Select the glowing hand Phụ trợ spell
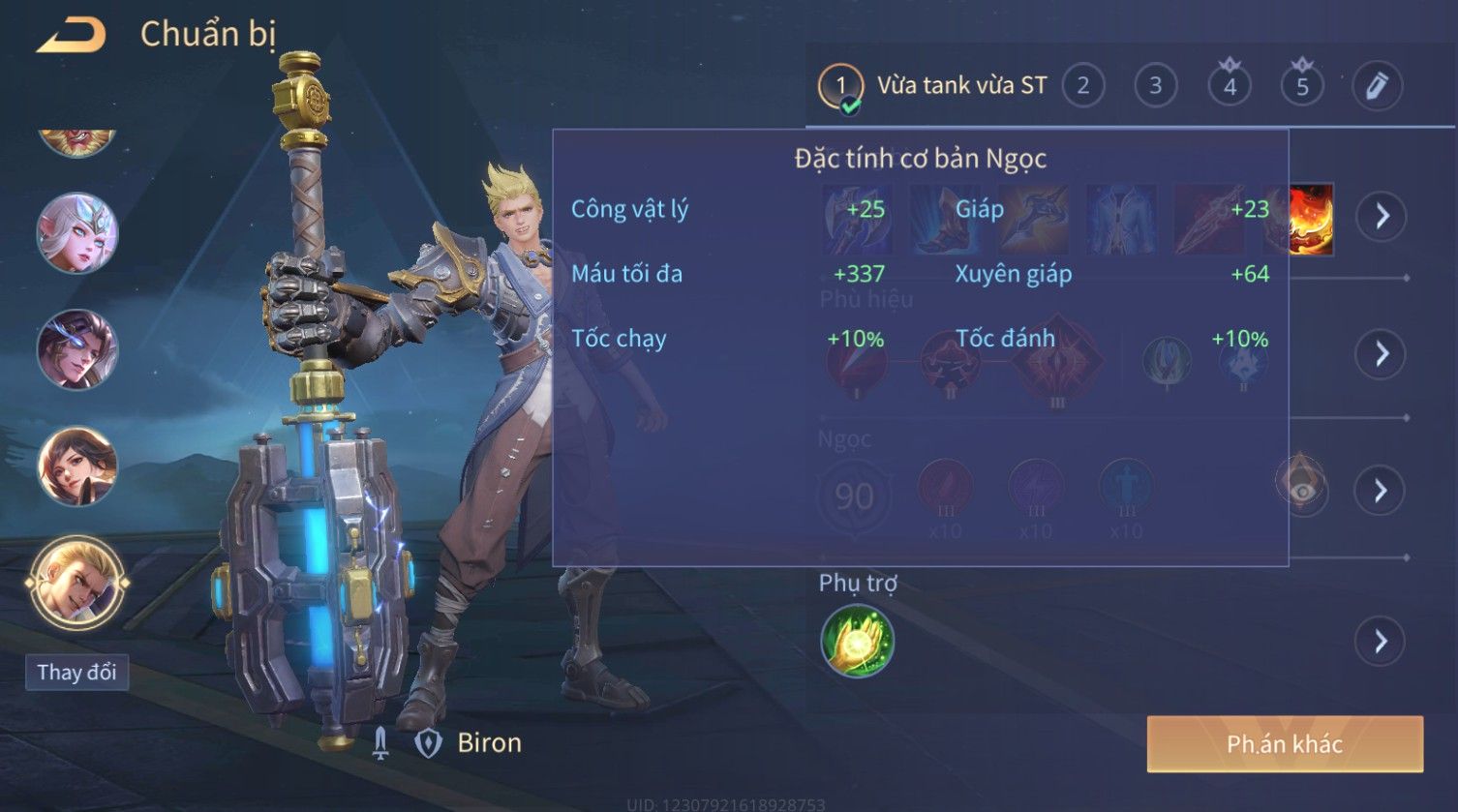 click(x=857, y=641)
